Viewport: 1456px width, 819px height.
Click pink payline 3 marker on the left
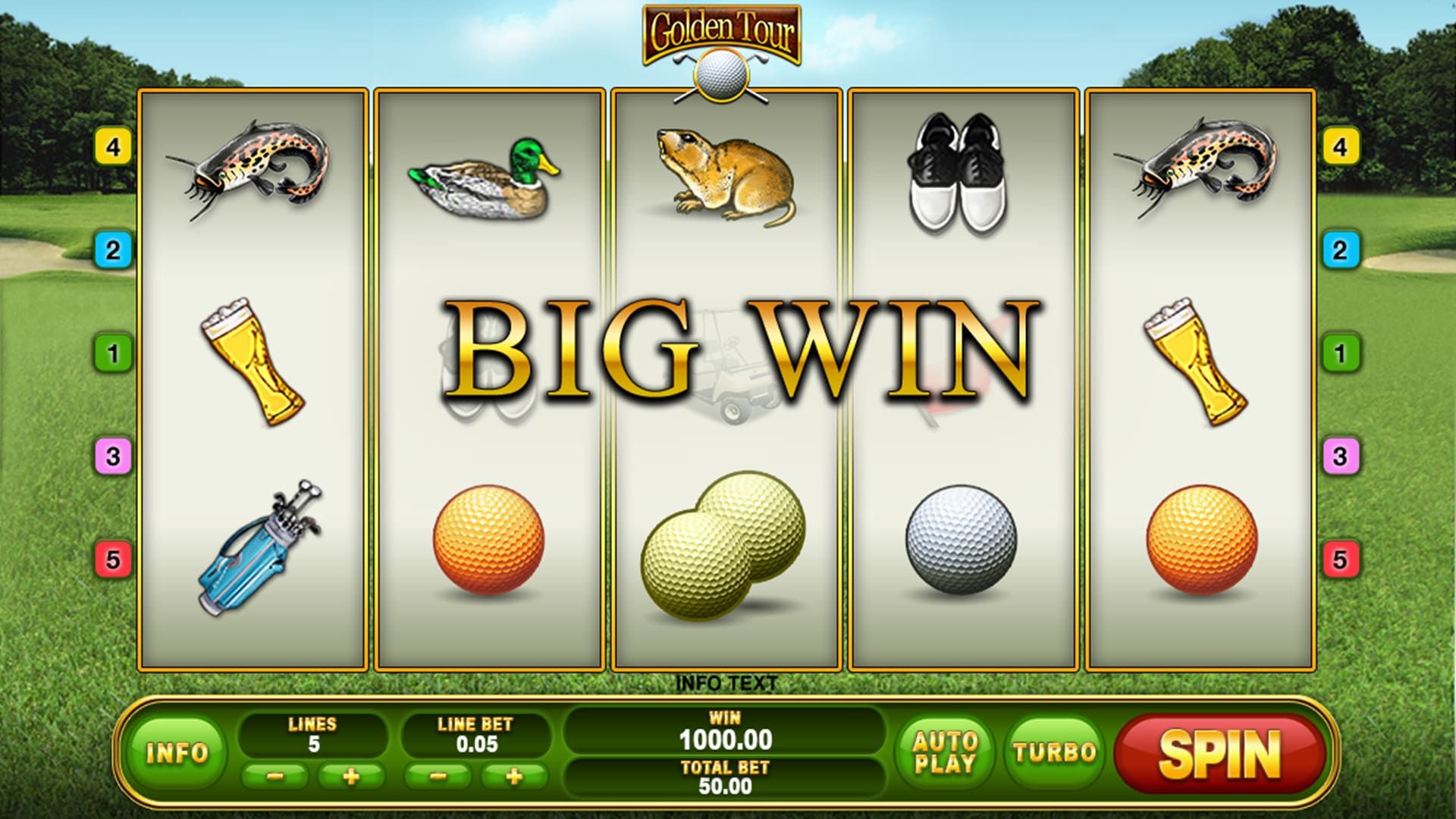pos(113,457)
